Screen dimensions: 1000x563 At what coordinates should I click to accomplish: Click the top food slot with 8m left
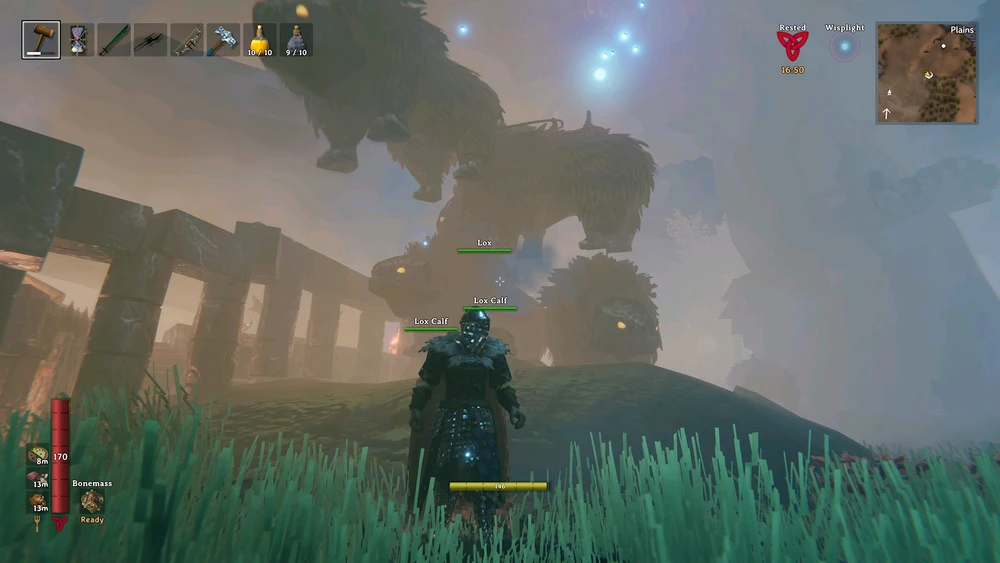point(38,455)
